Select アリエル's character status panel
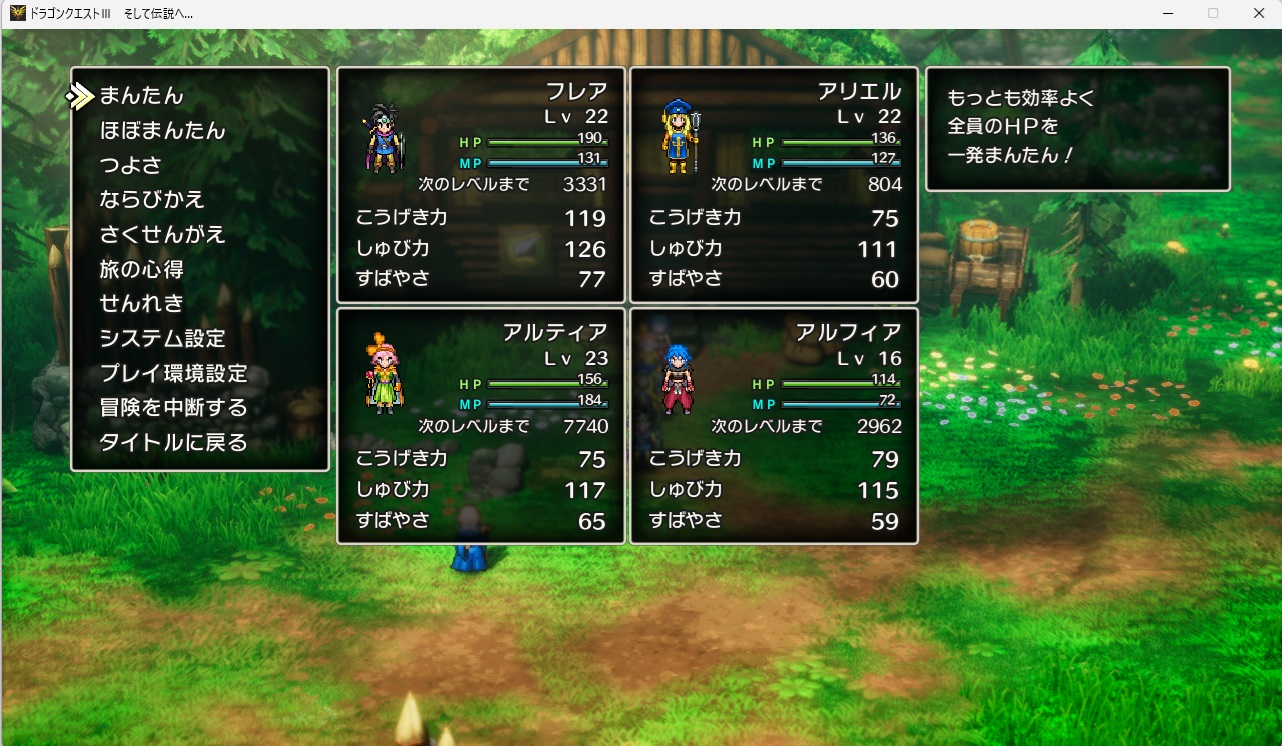 pos(774,185)
